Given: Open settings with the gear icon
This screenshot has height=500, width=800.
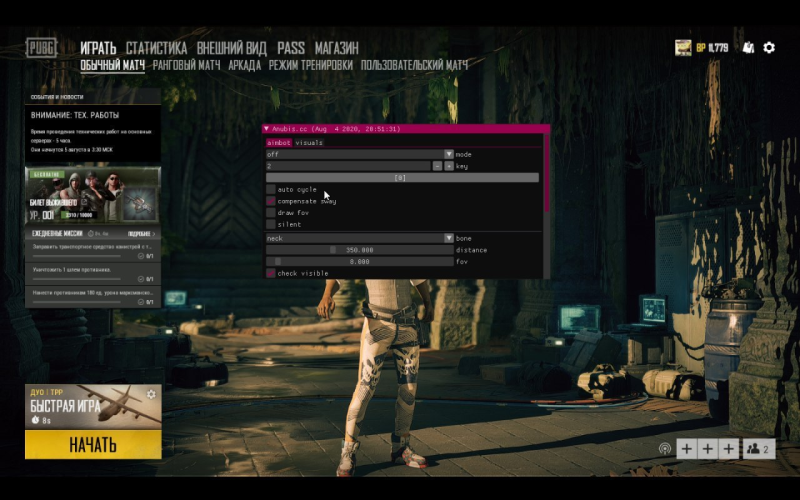Looking at the screenshot, I should (769, 47).
